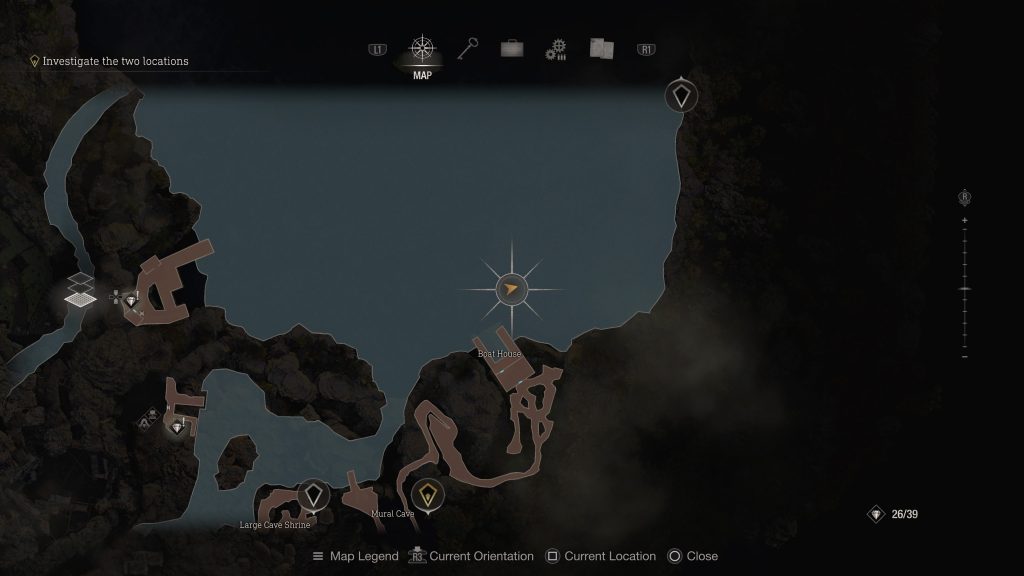Open the gears crafting tab
The width and height of the screenshot is (1024, 576).
(556, 49)
